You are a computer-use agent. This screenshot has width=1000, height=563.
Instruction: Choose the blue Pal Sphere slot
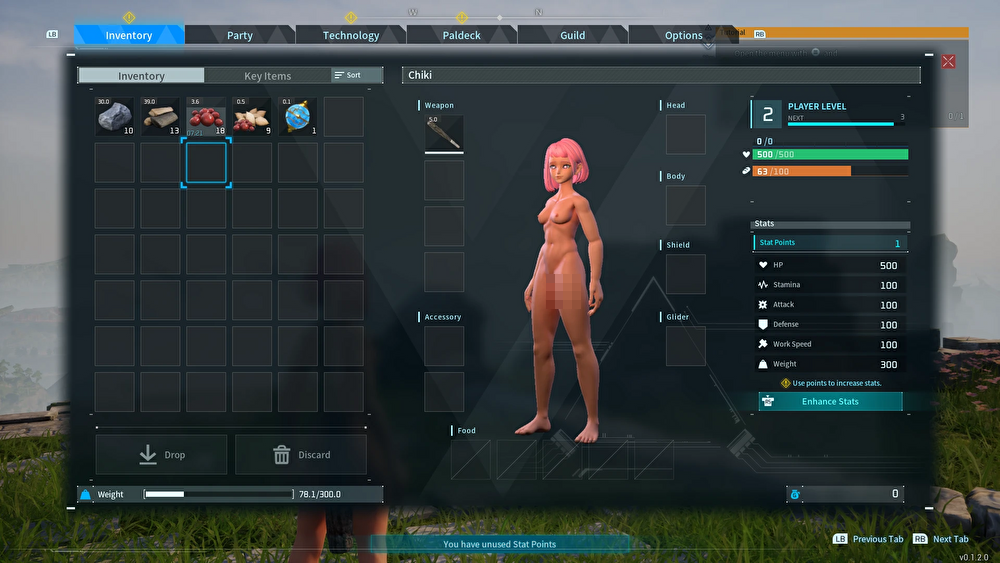tap(298, 117)
